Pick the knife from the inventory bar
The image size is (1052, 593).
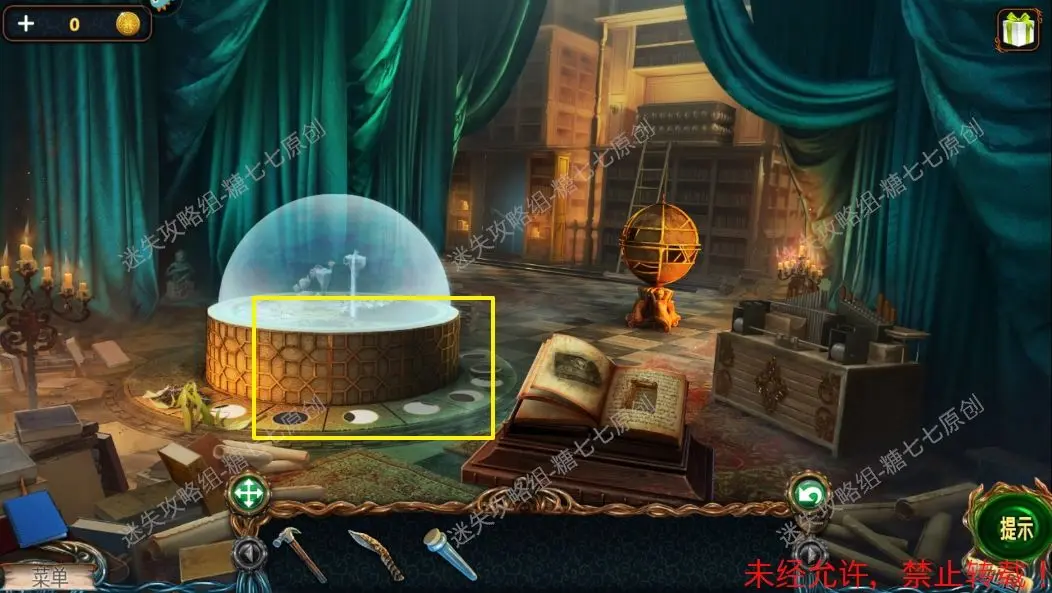[x=375, y=555]
